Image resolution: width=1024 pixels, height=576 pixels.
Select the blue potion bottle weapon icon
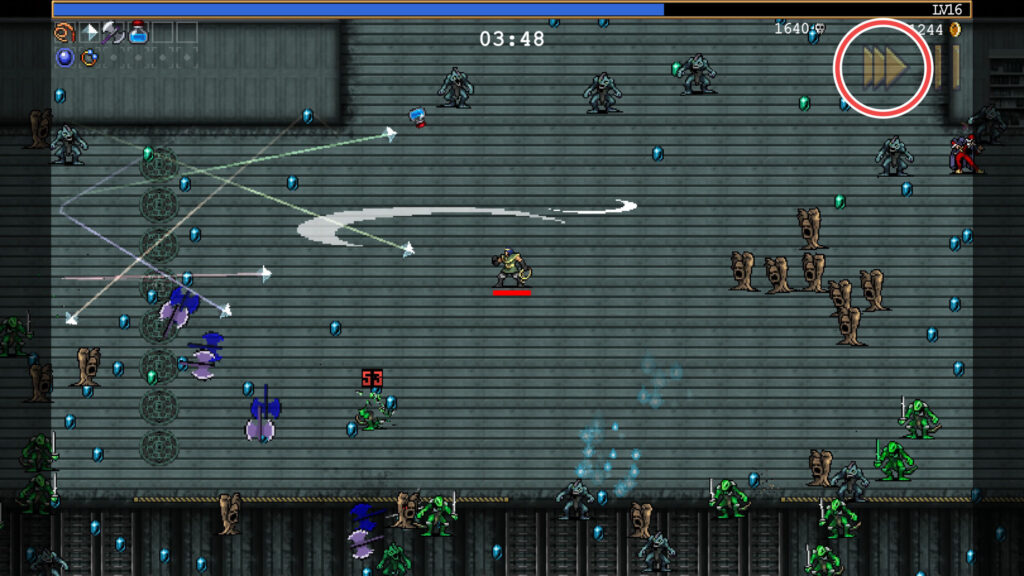click(x=138, y=33)
